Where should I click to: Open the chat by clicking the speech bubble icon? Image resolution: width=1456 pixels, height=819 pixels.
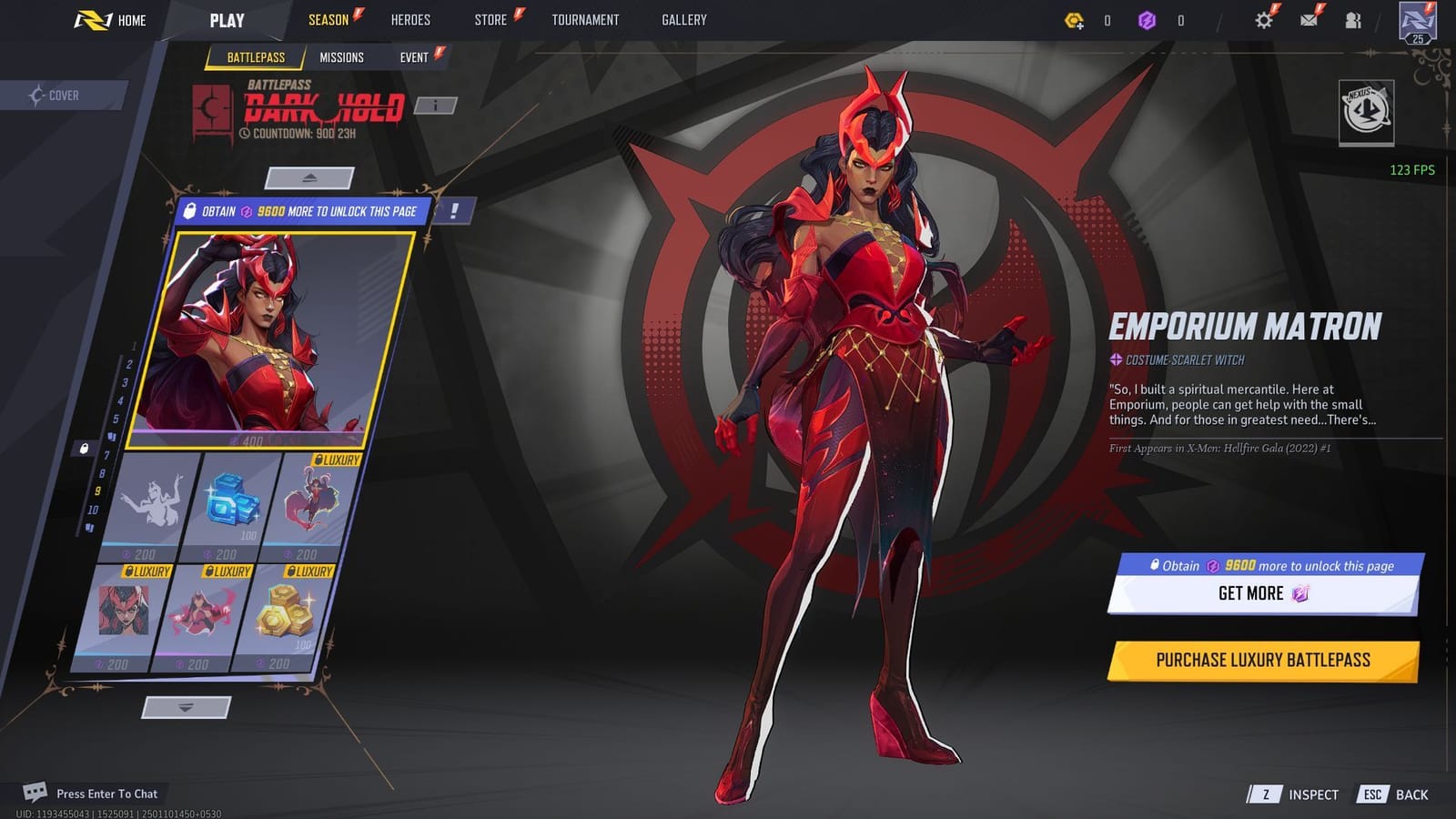pos(35,793)
